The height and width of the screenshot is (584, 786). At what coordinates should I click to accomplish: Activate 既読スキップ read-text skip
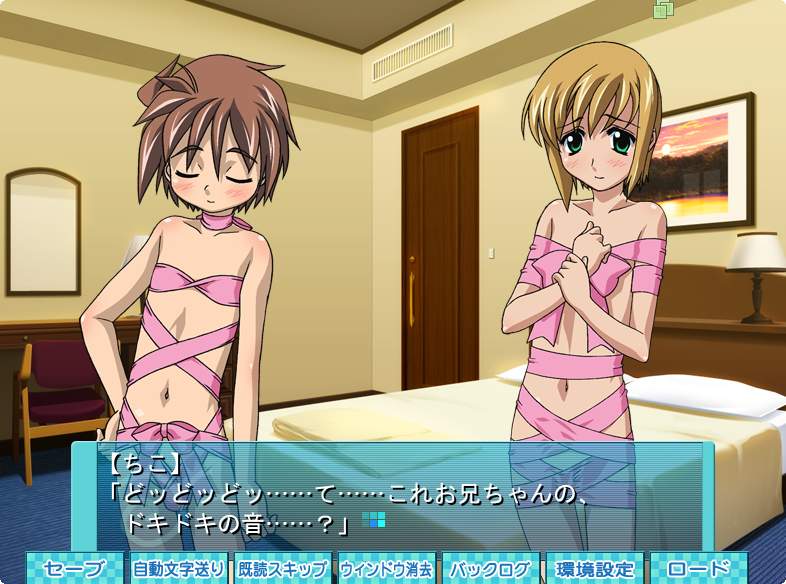[x=283, y=569]
